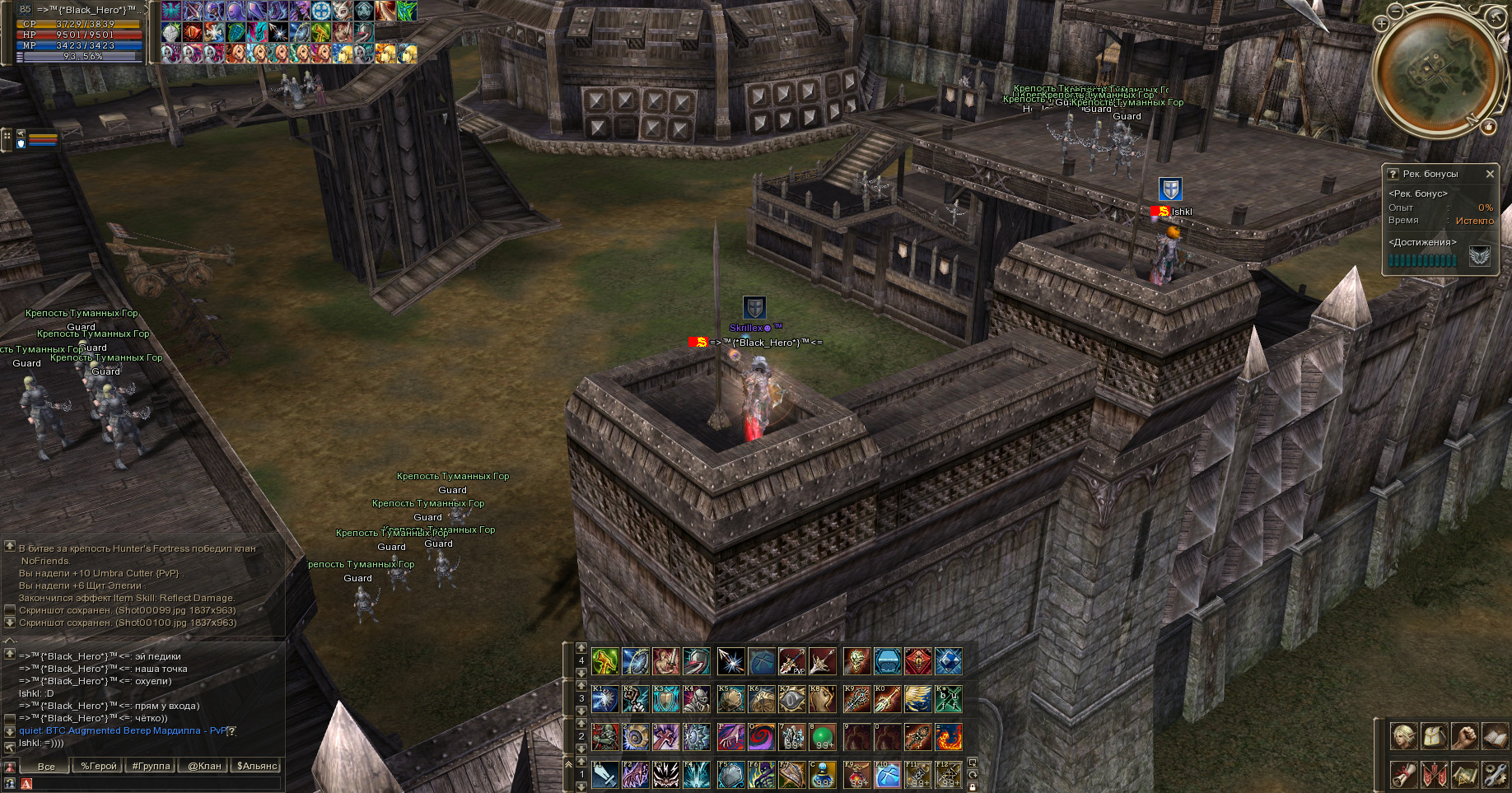1512x793 pixels.
Task: Activate the K4 armored knight skill
Action: [696, 699]
